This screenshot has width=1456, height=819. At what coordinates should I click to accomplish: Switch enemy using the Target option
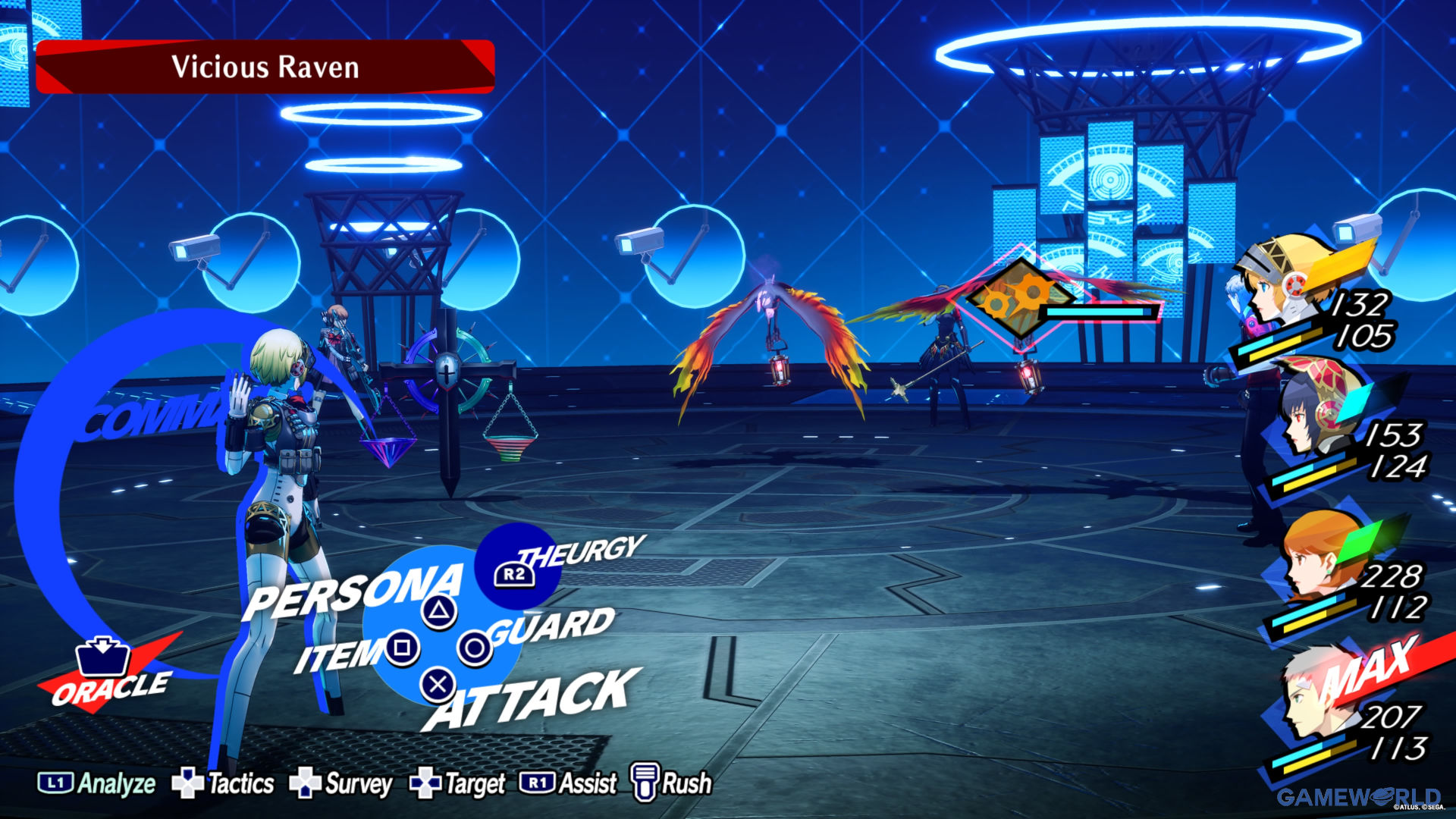point(457,783)
